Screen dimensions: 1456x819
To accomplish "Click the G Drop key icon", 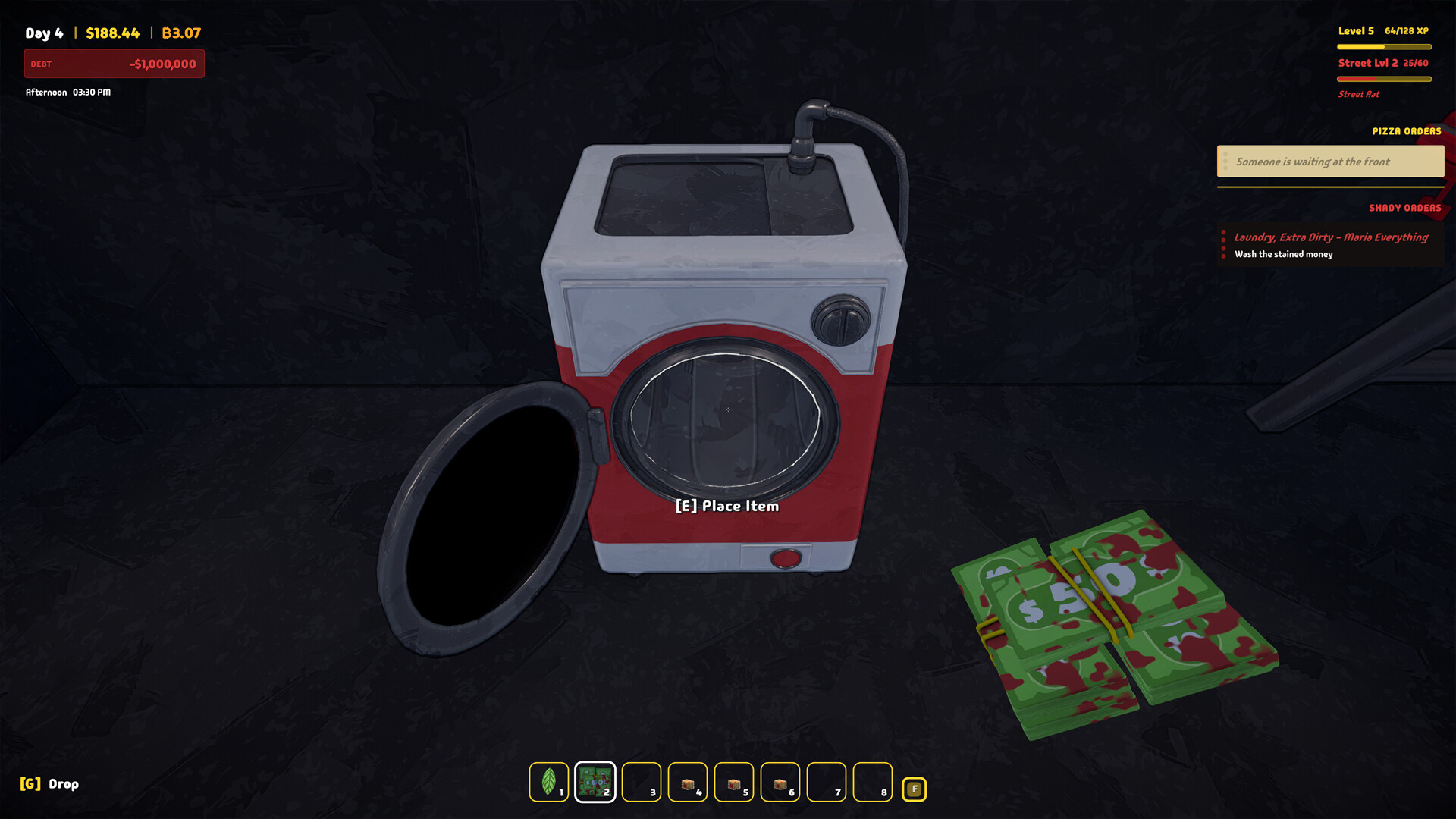I will pyautogui.click(x=30, y=784).
